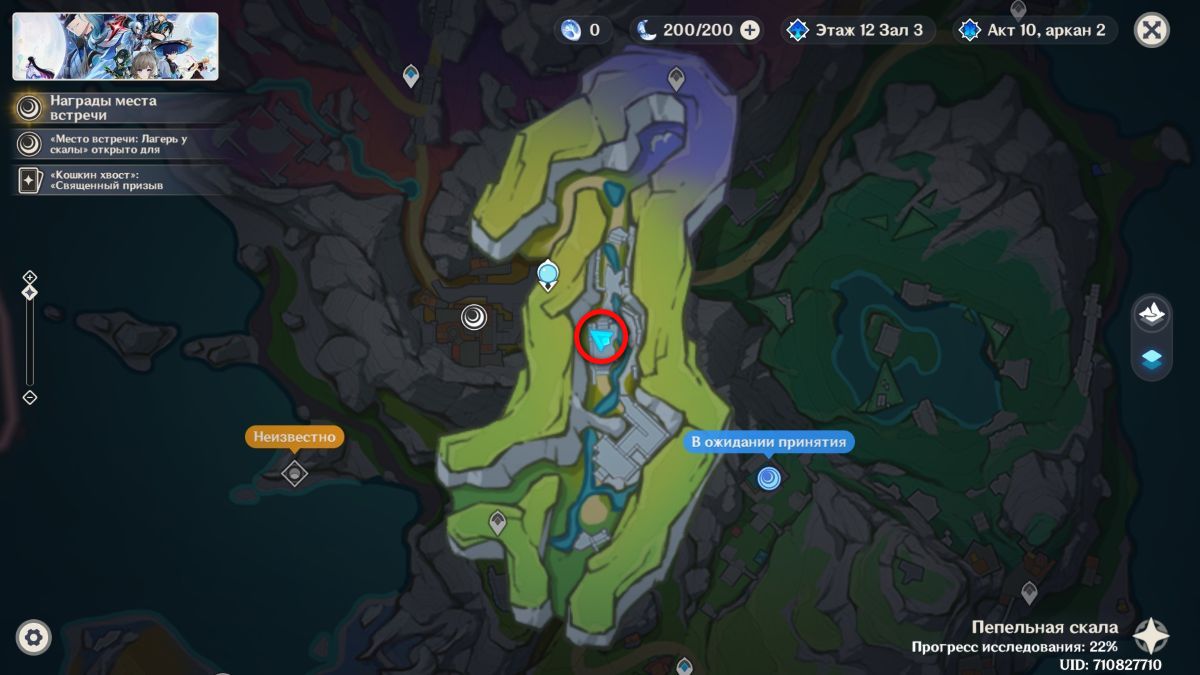This screenshot has height=675, width=1200.
Task: Select the «Неизвестно» map marker
Action: pyautogui.click(x=294, y=472)
